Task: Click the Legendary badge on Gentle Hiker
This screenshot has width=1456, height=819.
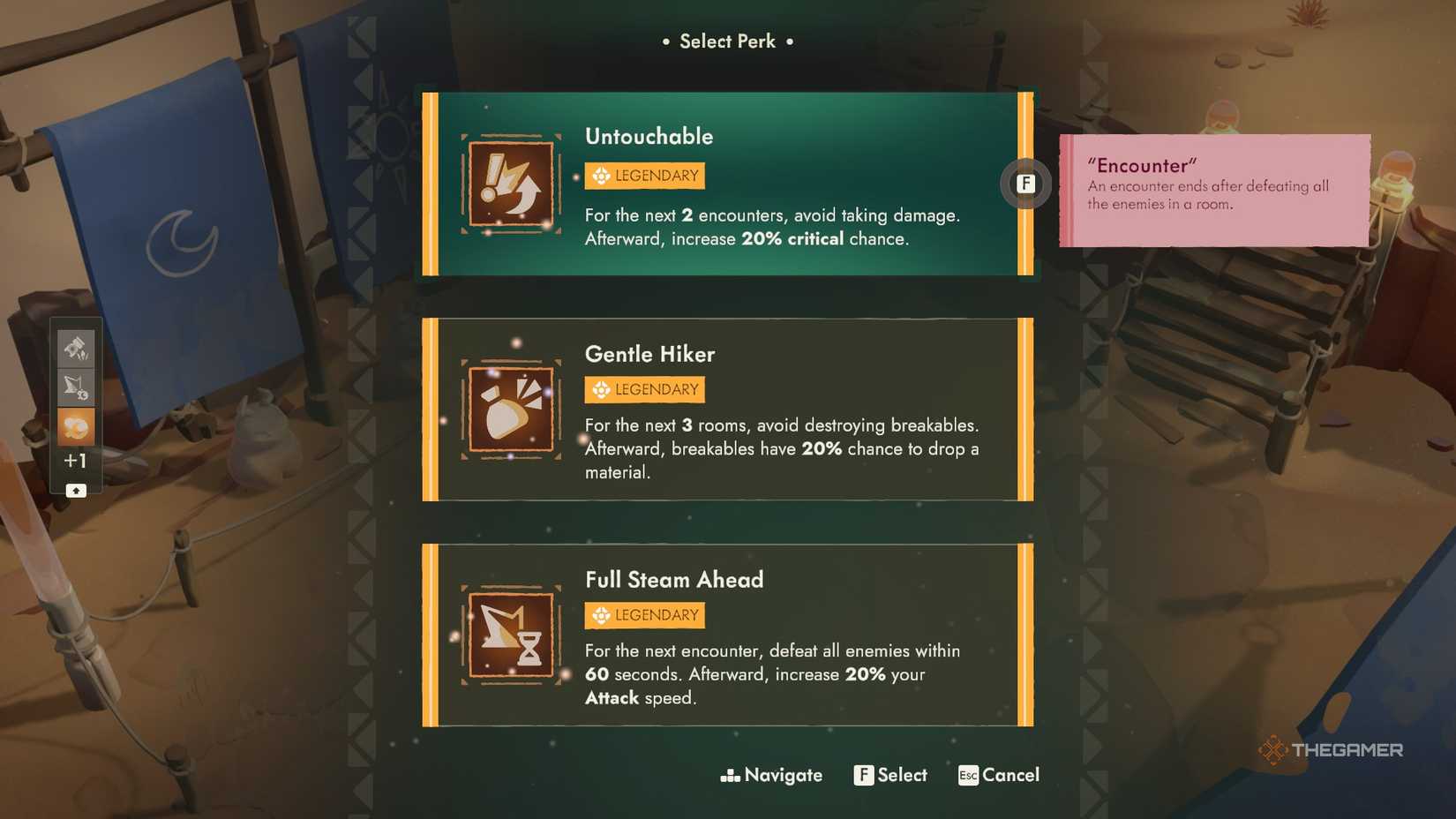Action: pyautogui.click(x=643, y=389)
